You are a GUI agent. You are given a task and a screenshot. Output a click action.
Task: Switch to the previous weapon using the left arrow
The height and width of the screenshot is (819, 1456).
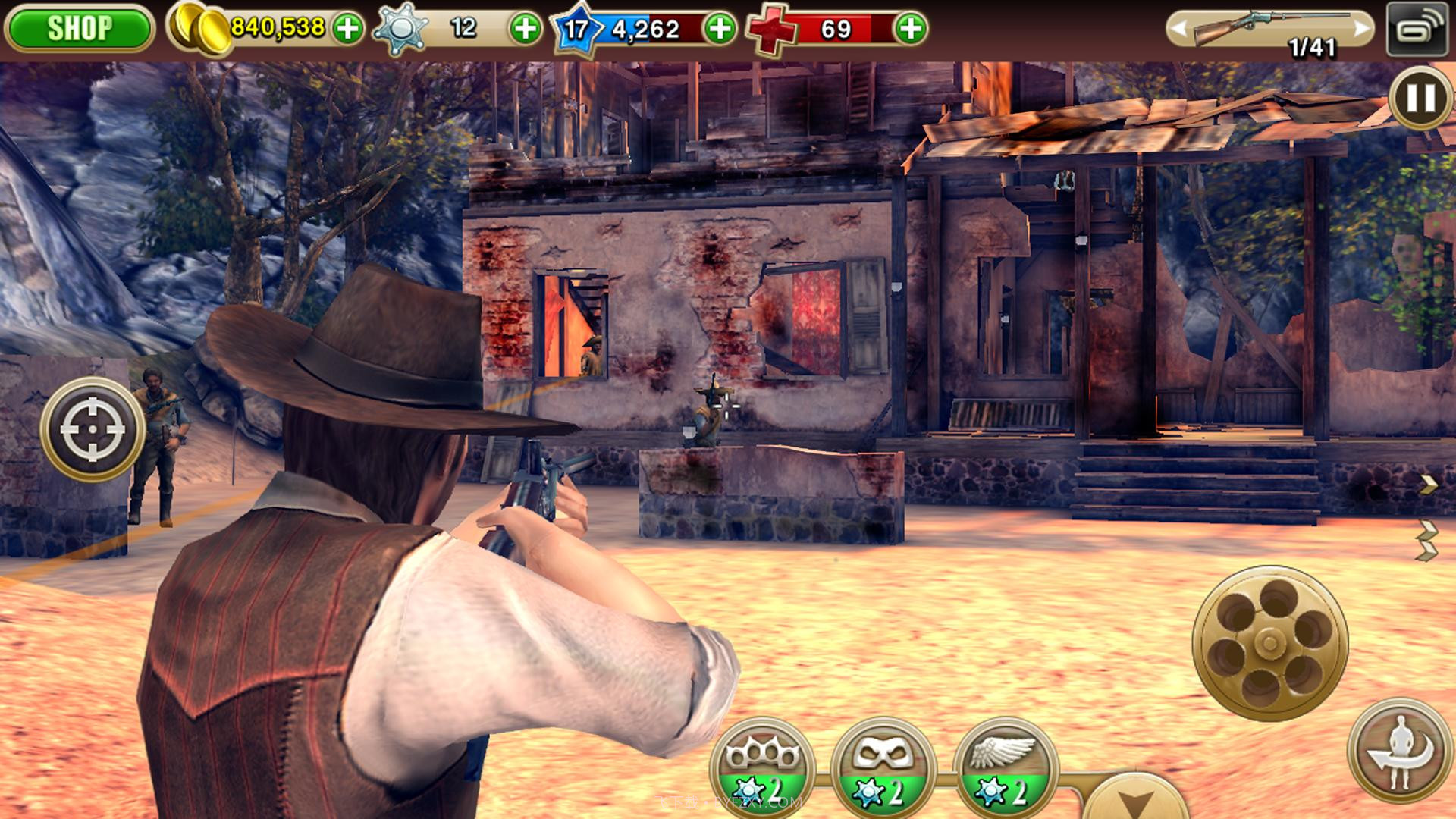pos(1178,29)
